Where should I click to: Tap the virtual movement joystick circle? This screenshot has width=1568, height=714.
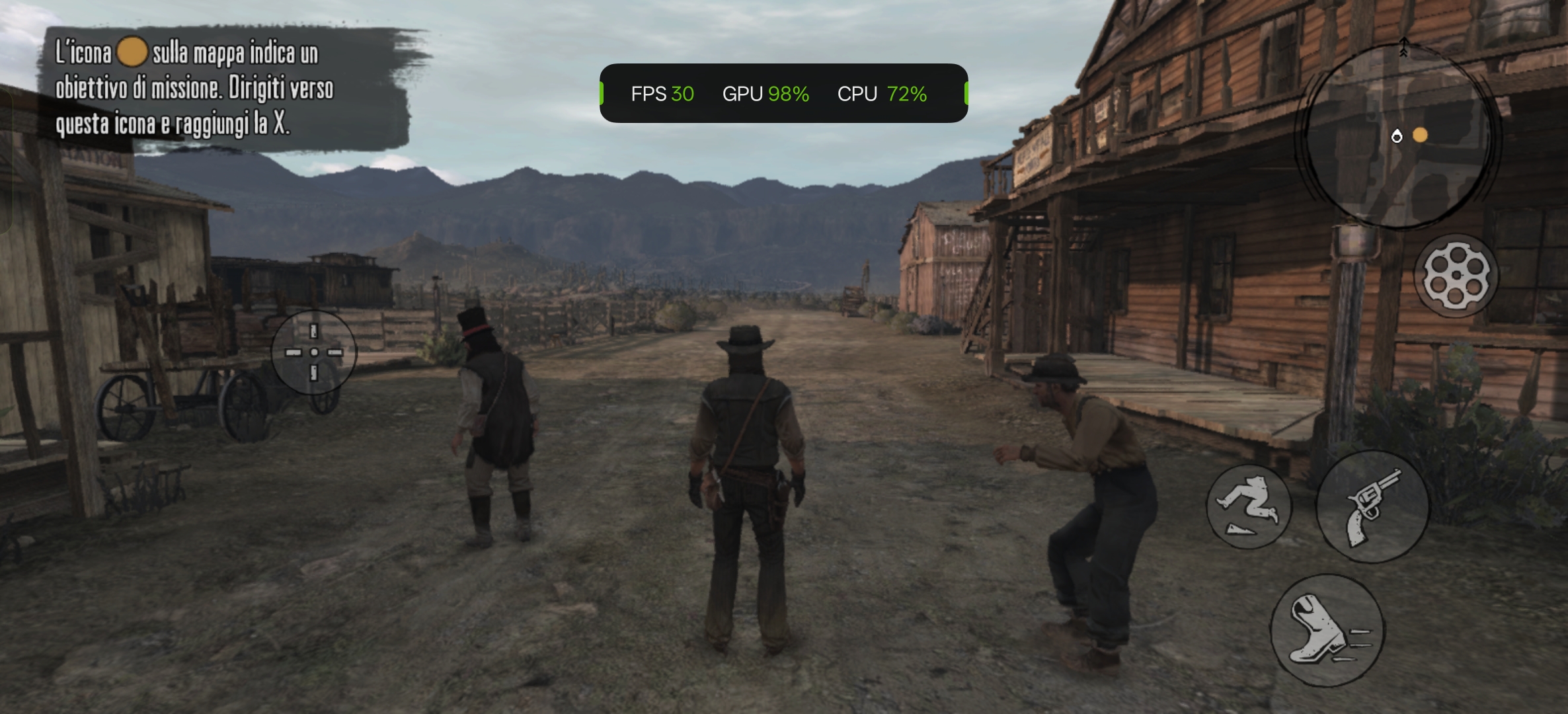pos(314,352)
